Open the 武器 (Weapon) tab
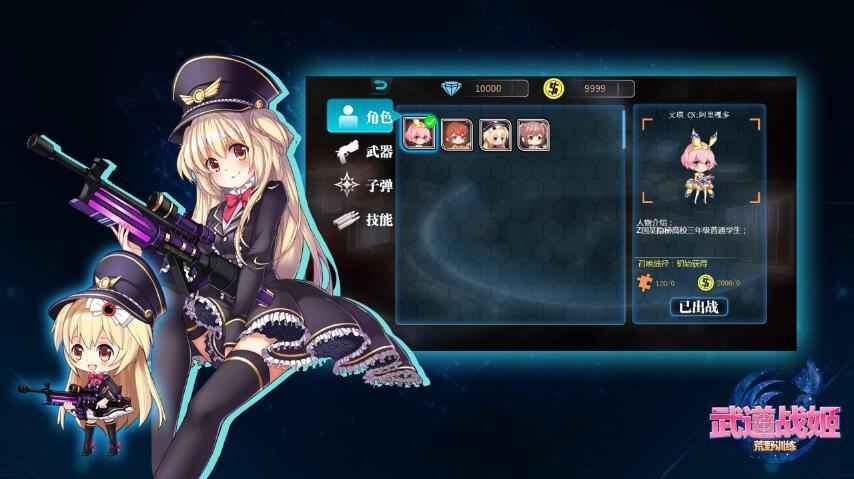 pyautogui.click(x=364, y=152)
